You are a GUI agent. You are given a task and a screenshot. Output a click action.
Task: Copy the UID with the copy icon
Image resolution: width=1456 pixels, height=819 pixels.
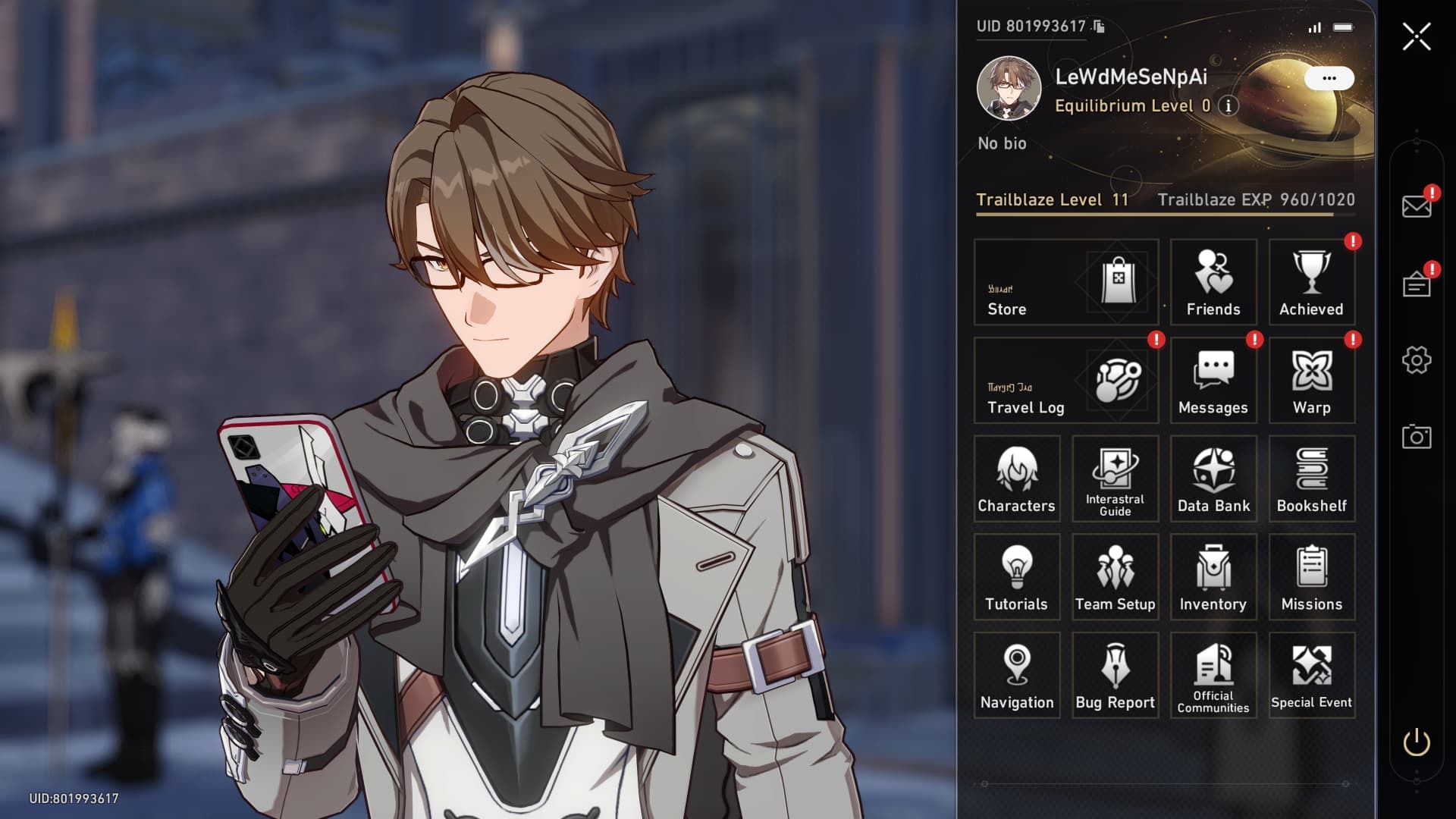coord(1099,27)
